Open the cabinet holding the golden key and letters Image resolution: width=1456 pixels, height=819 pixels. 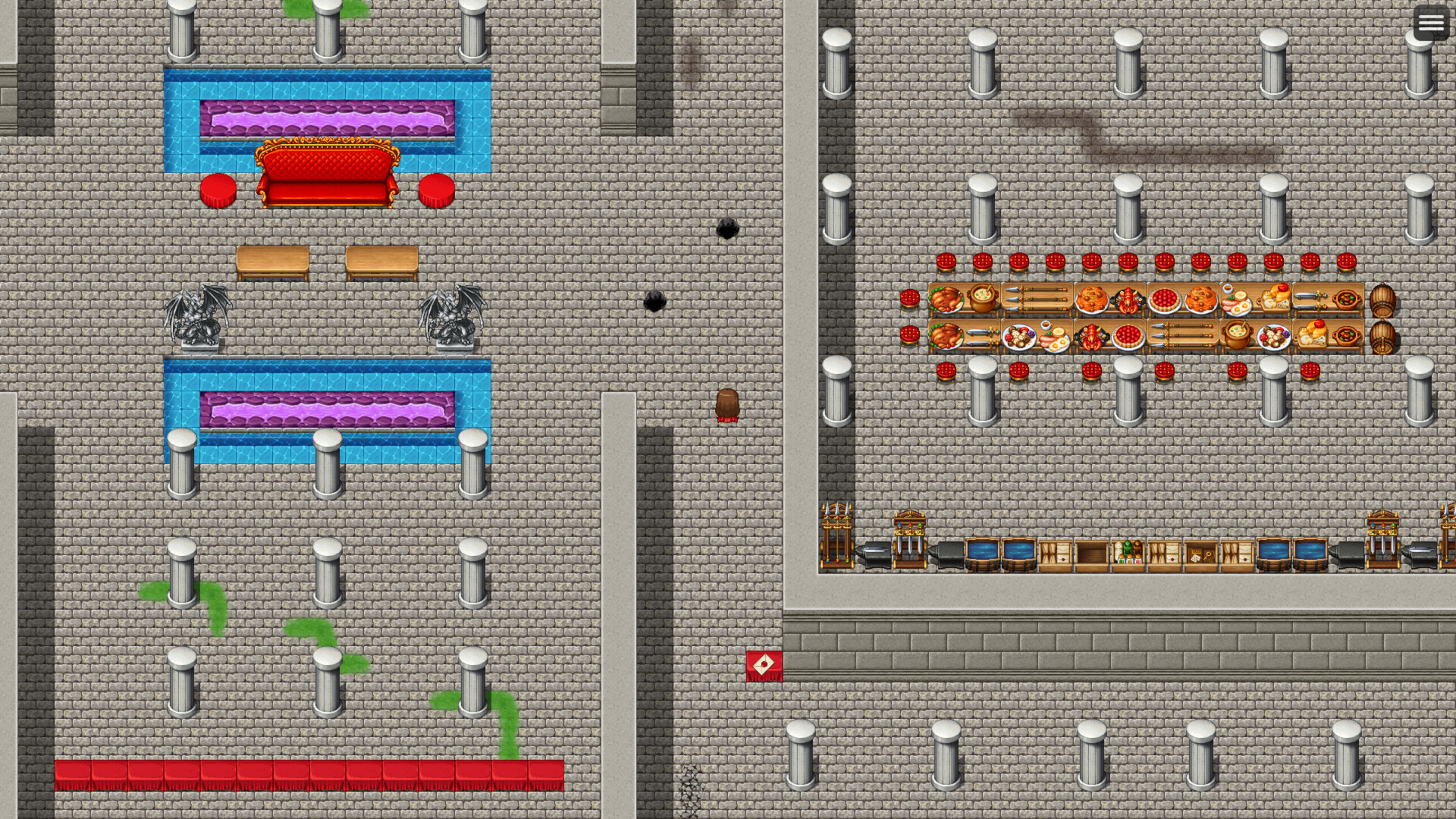coord(1200,554)
